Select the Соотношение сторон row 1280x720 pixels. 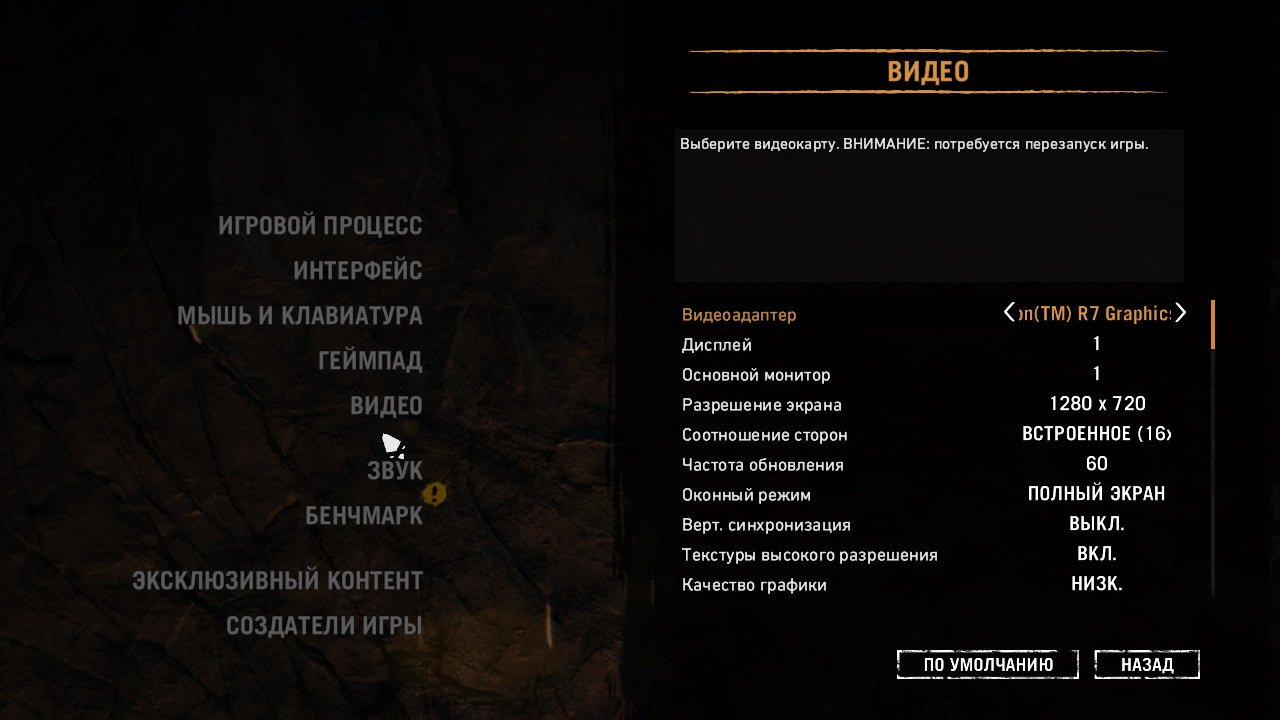pos(765,435)
